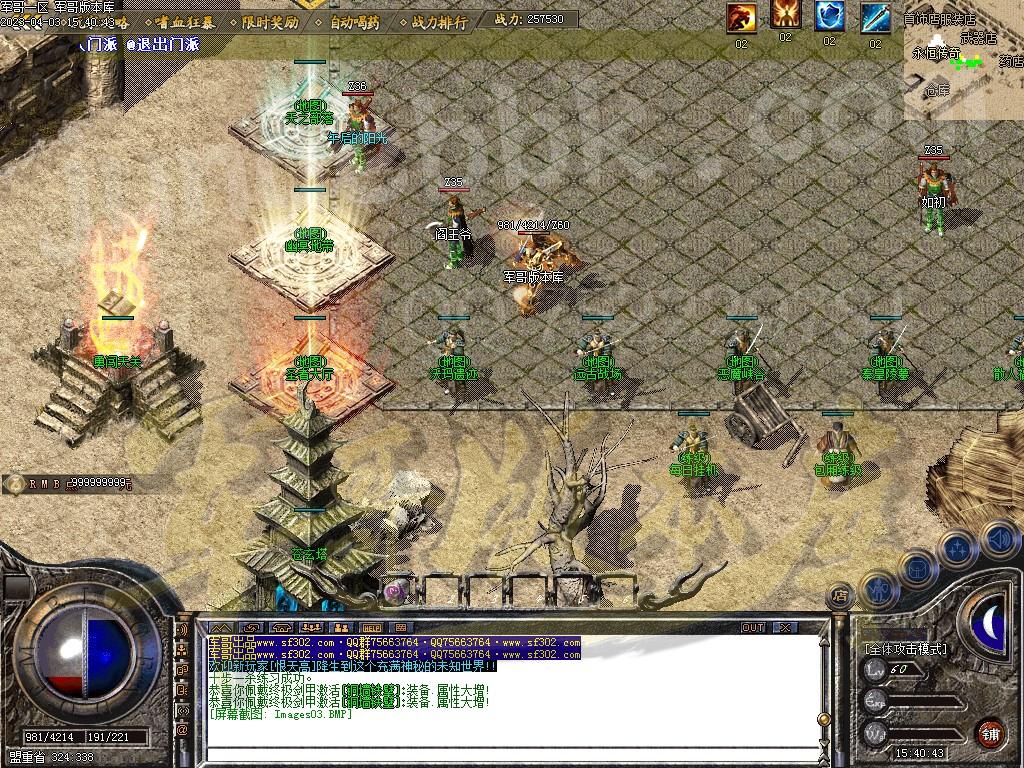Screen dimensions: 1024x768
Task: Close the chat panel with X
Action: pyautogui.click(x=785, y=627)
